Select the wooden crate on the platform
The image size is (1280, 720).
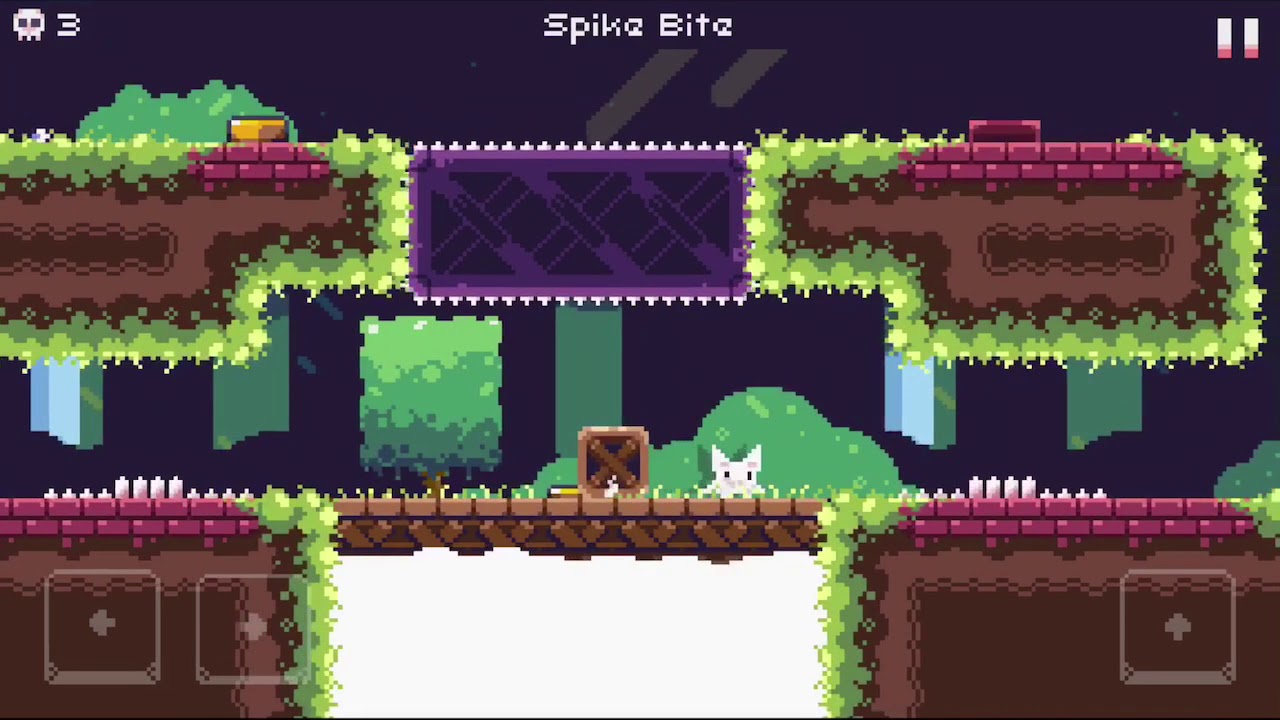(x=613, y=462)
